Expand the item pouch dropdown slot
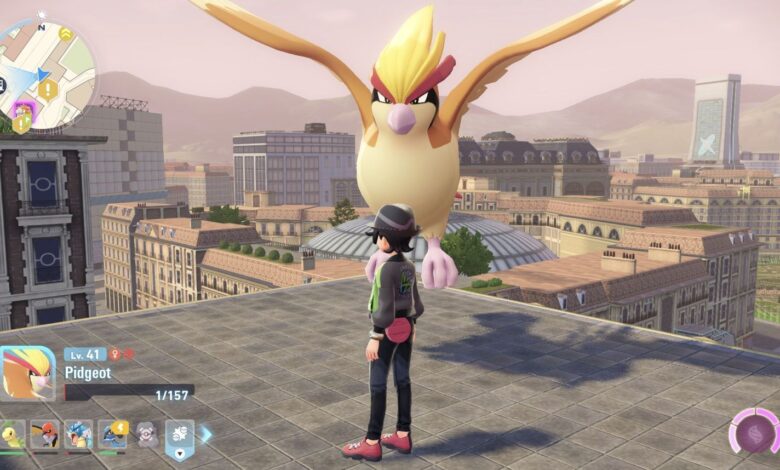The height and width of the screenshot is (470, 780). [x=179, y=434]
